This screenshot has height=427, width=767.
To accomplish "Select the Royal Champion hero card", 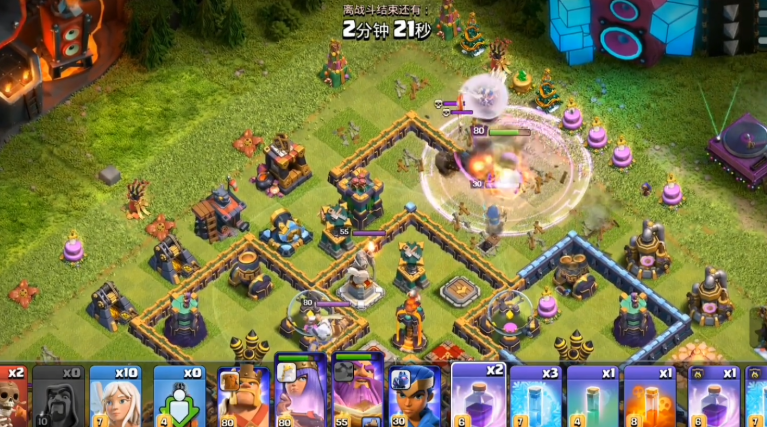I will [x=414, y=396].
